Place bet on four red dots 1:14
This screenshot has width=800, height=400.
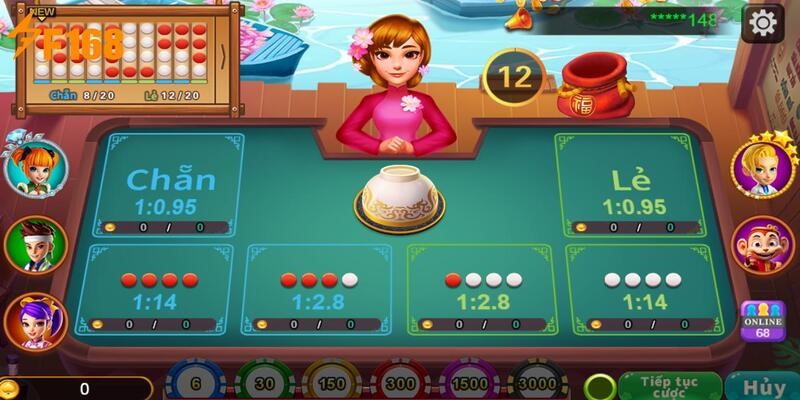tap(159, 289)
